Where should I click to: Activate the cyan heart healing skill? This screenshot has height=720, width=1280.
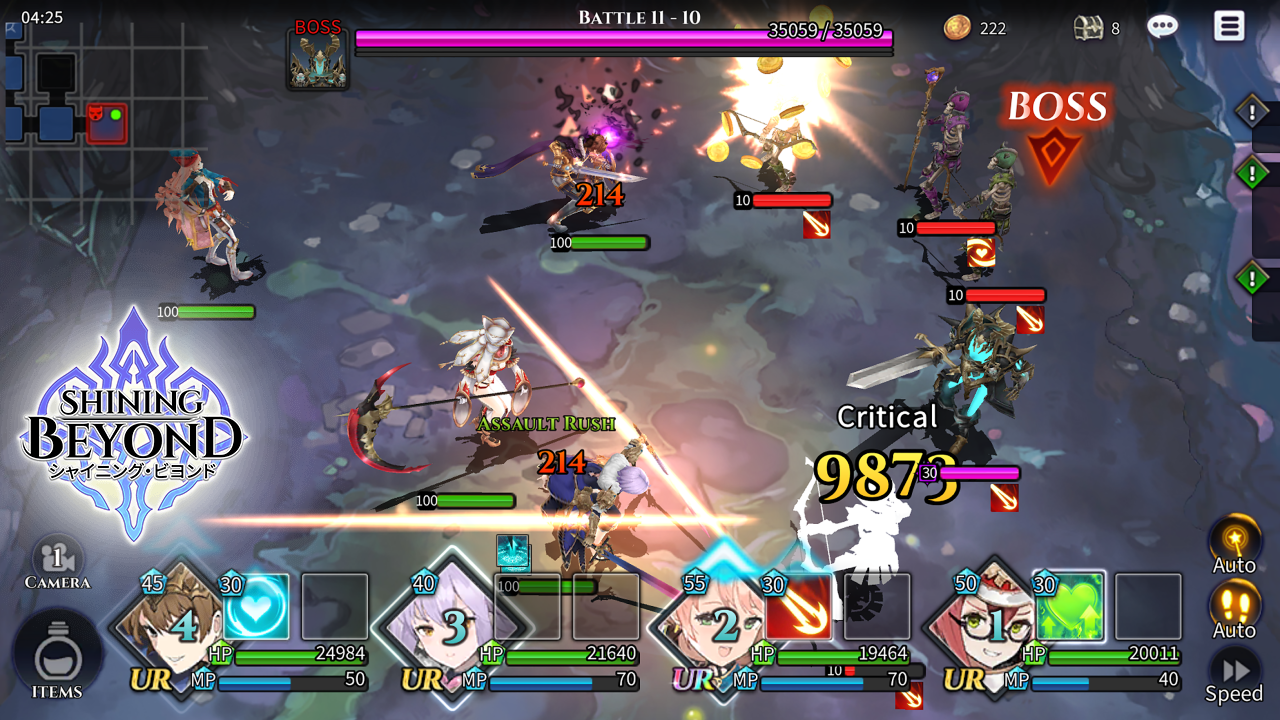[x=257, y=607]
